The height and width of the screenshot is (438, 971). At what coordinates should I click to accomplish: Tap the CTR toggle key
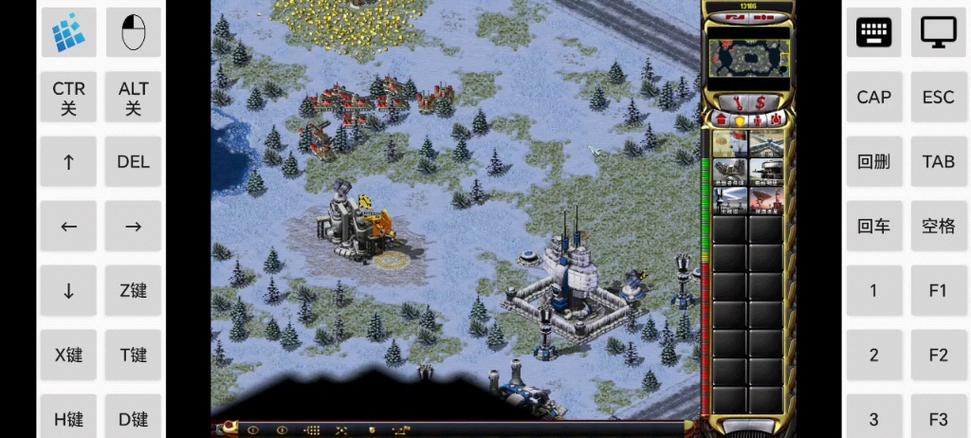[69, 97]
